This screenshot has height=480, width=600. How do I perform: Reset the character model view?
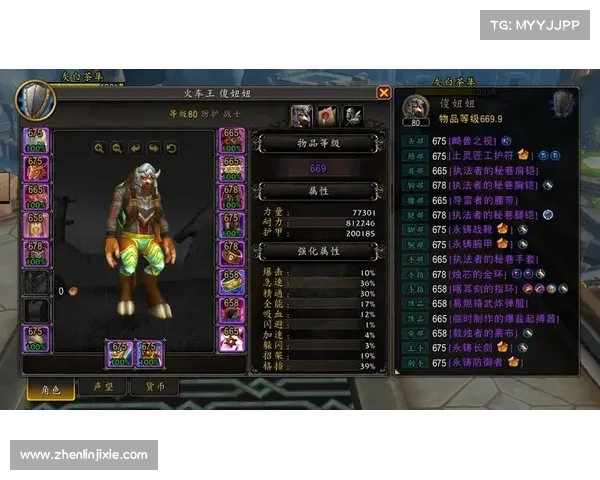(172, 148)
